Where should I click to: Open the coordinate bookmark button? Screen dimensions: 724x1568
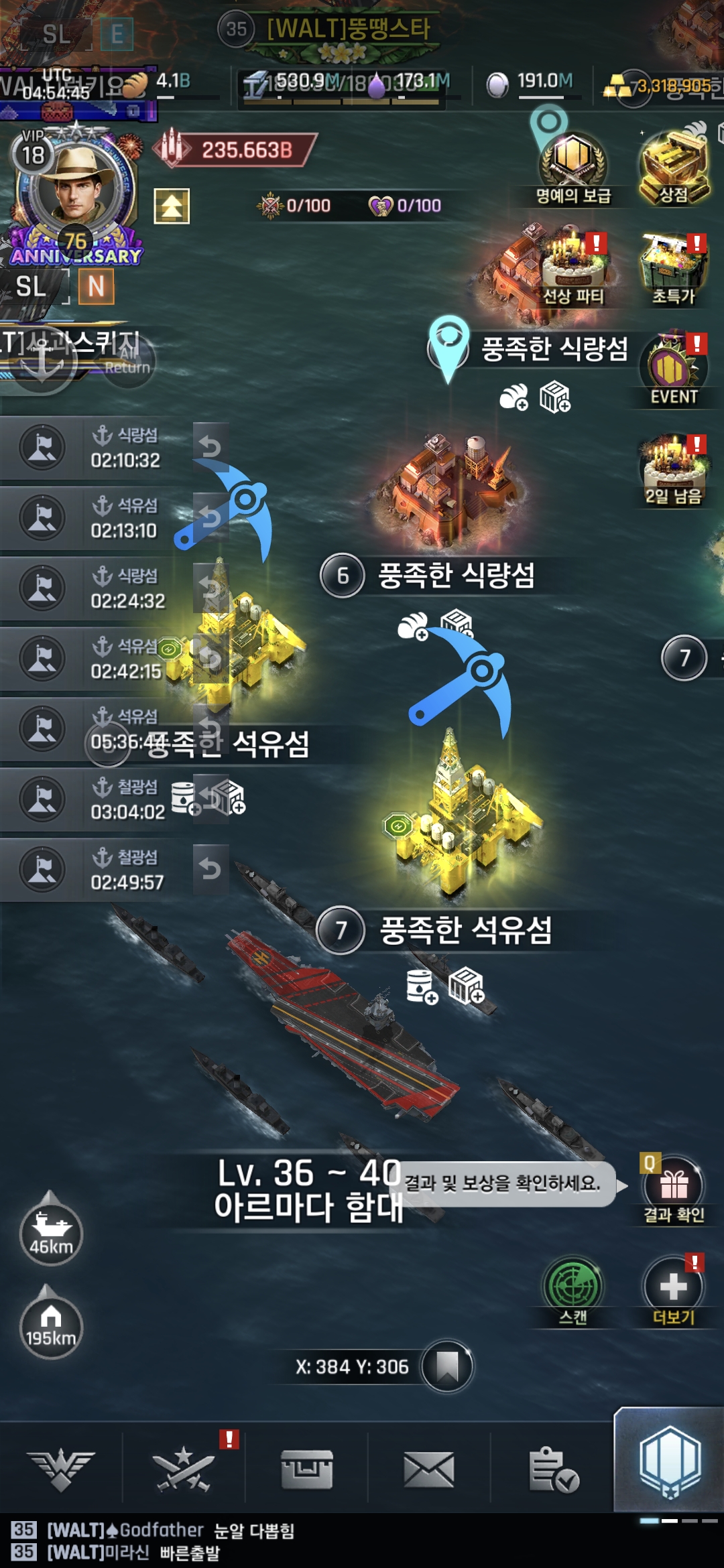click(447, 1366)
